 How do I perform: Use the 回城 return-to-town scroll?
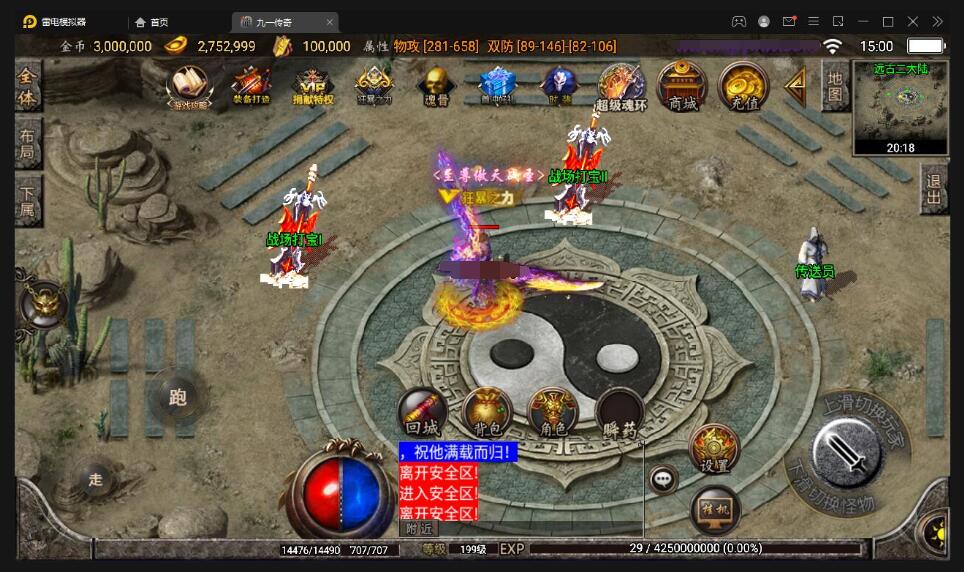(x=422, y=412)
